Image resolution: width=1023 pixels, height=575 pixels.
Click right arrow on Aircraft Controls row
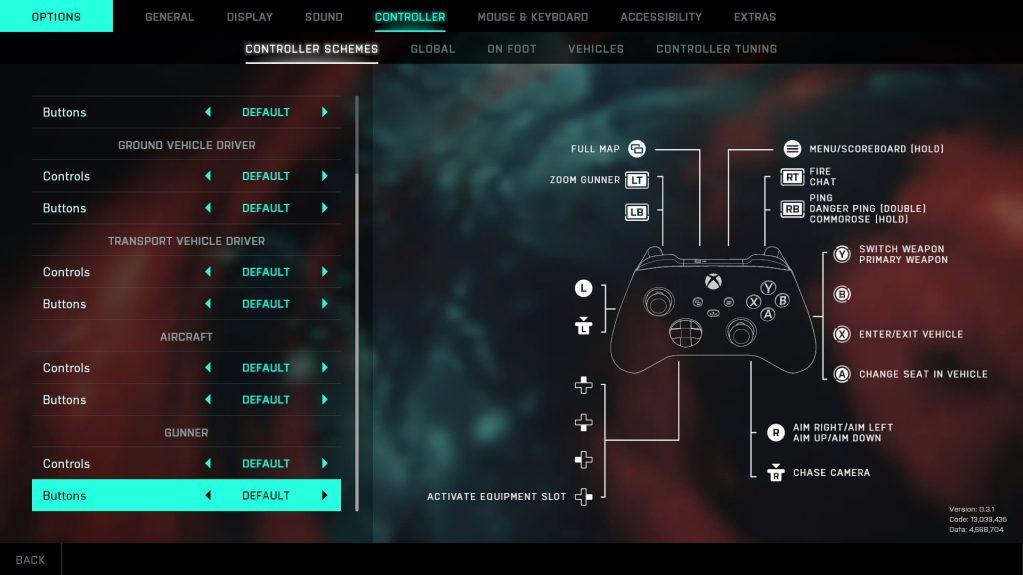point(325,368)
